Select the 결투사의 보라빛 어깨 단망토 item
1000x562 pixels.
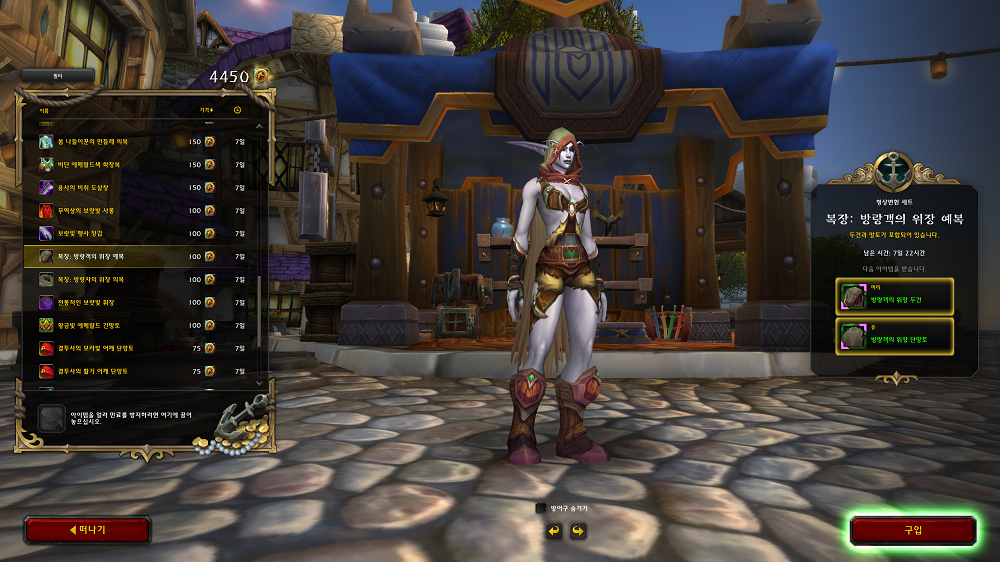(140, 348)
